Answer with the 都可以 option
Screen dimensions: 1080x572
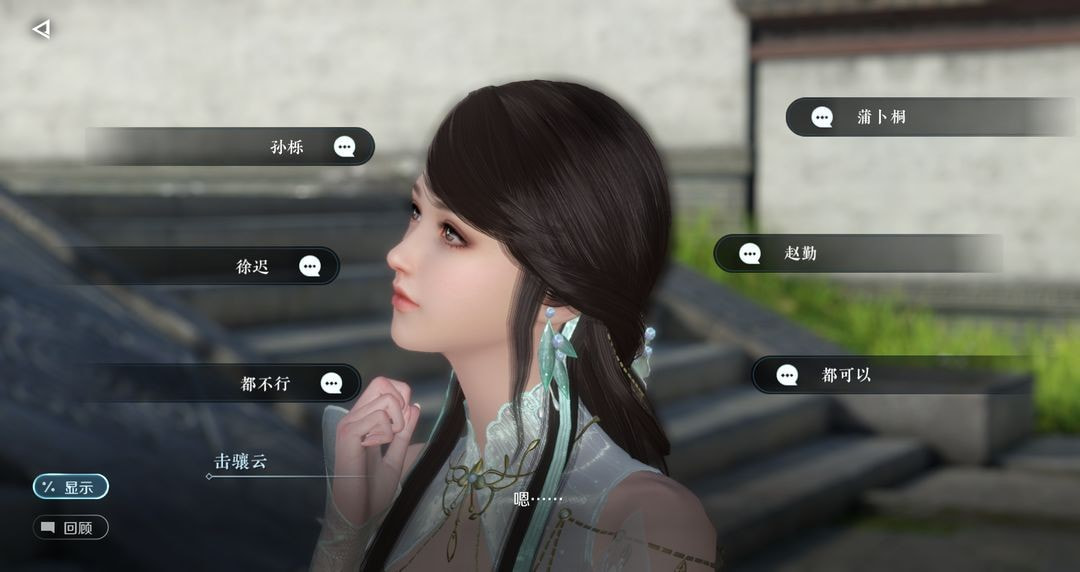pyautogui.click(x=846, y=375)
